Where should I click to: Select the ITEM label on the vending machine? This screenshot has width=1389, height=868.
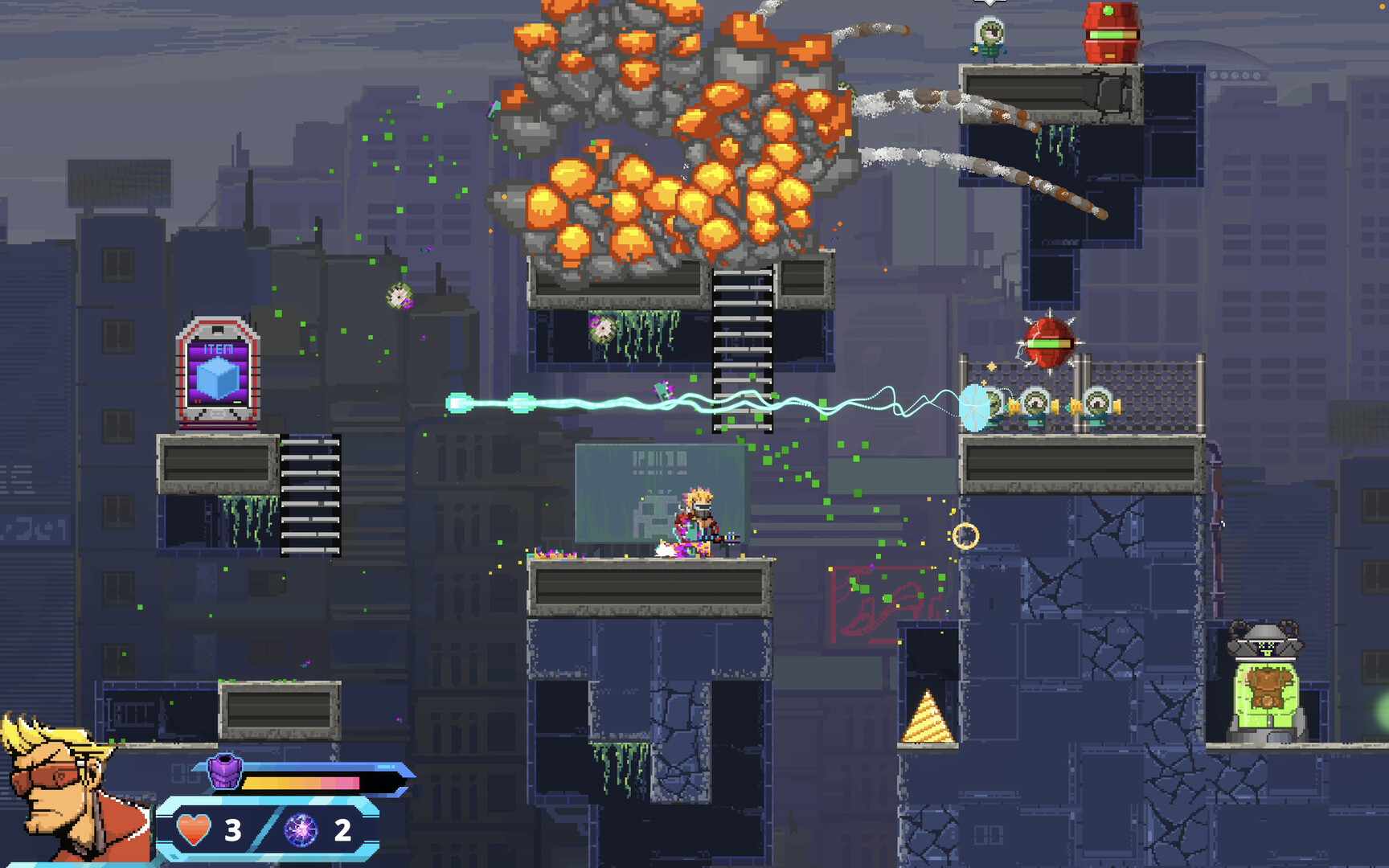pyautogui.click(x=219, y=349)
